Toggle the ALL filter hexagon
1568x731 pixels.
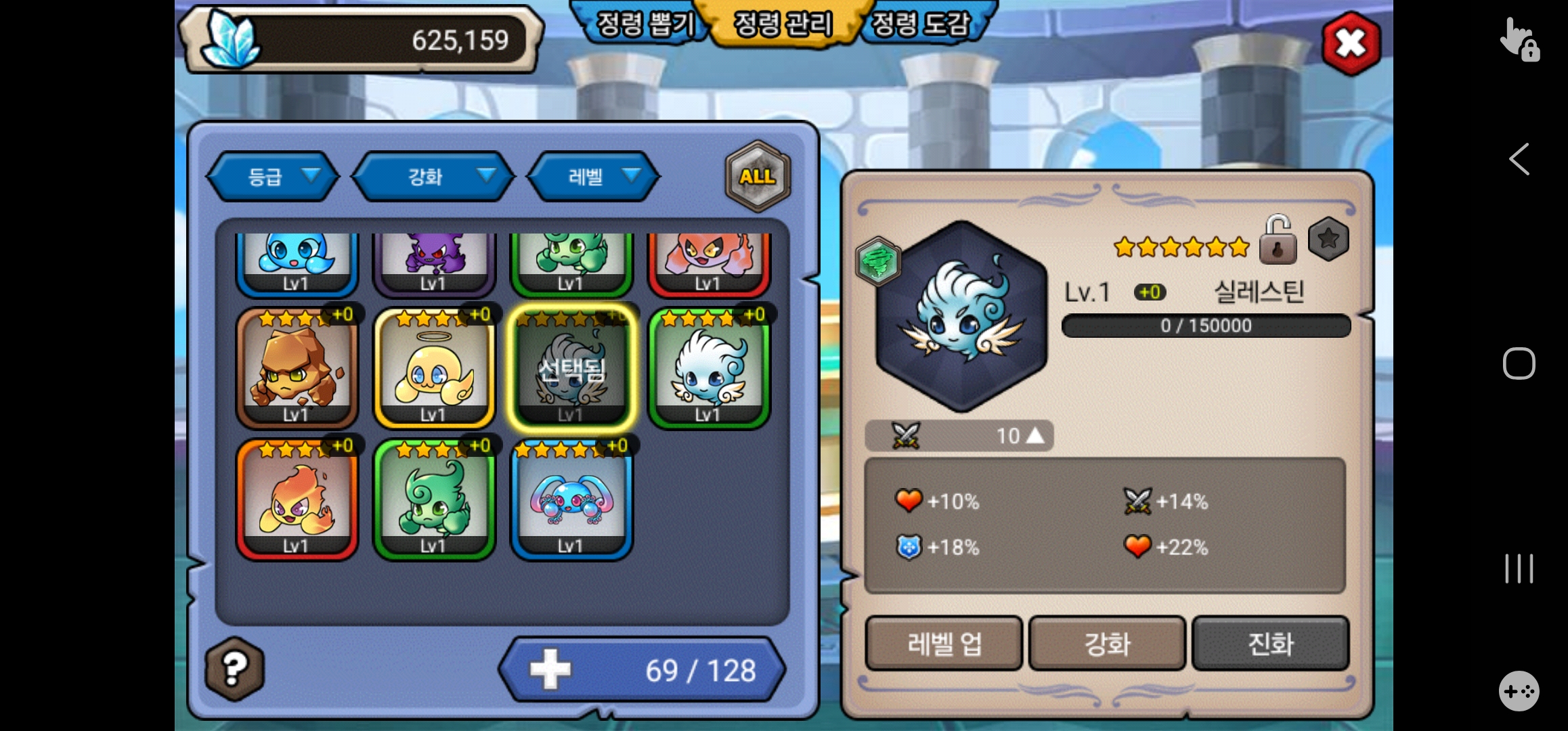coord(758,177)
